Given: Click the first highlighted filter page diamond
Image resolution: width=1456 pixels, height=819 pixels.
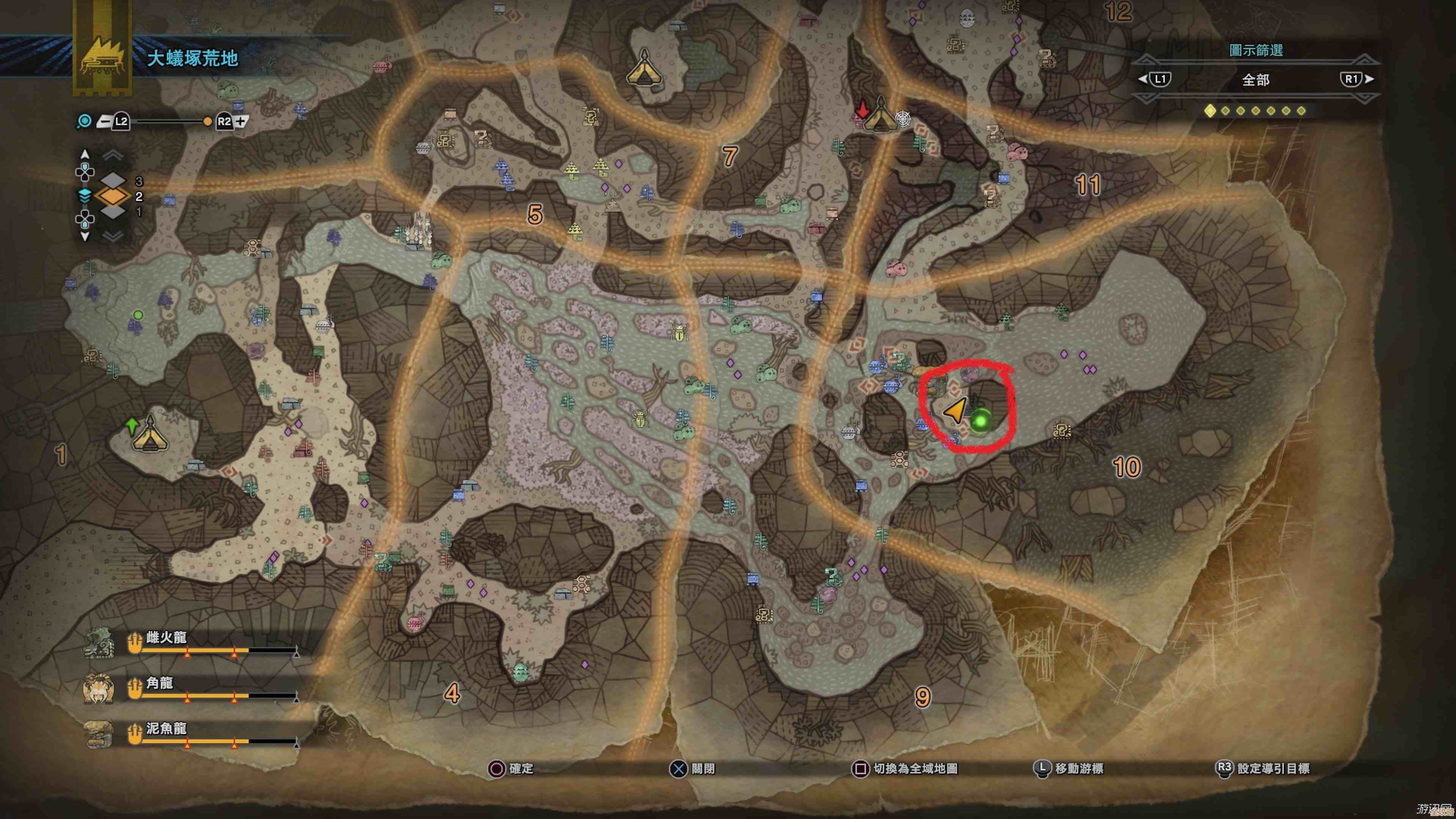Looking at the screenshot, I should click(x=1210, y=111).
